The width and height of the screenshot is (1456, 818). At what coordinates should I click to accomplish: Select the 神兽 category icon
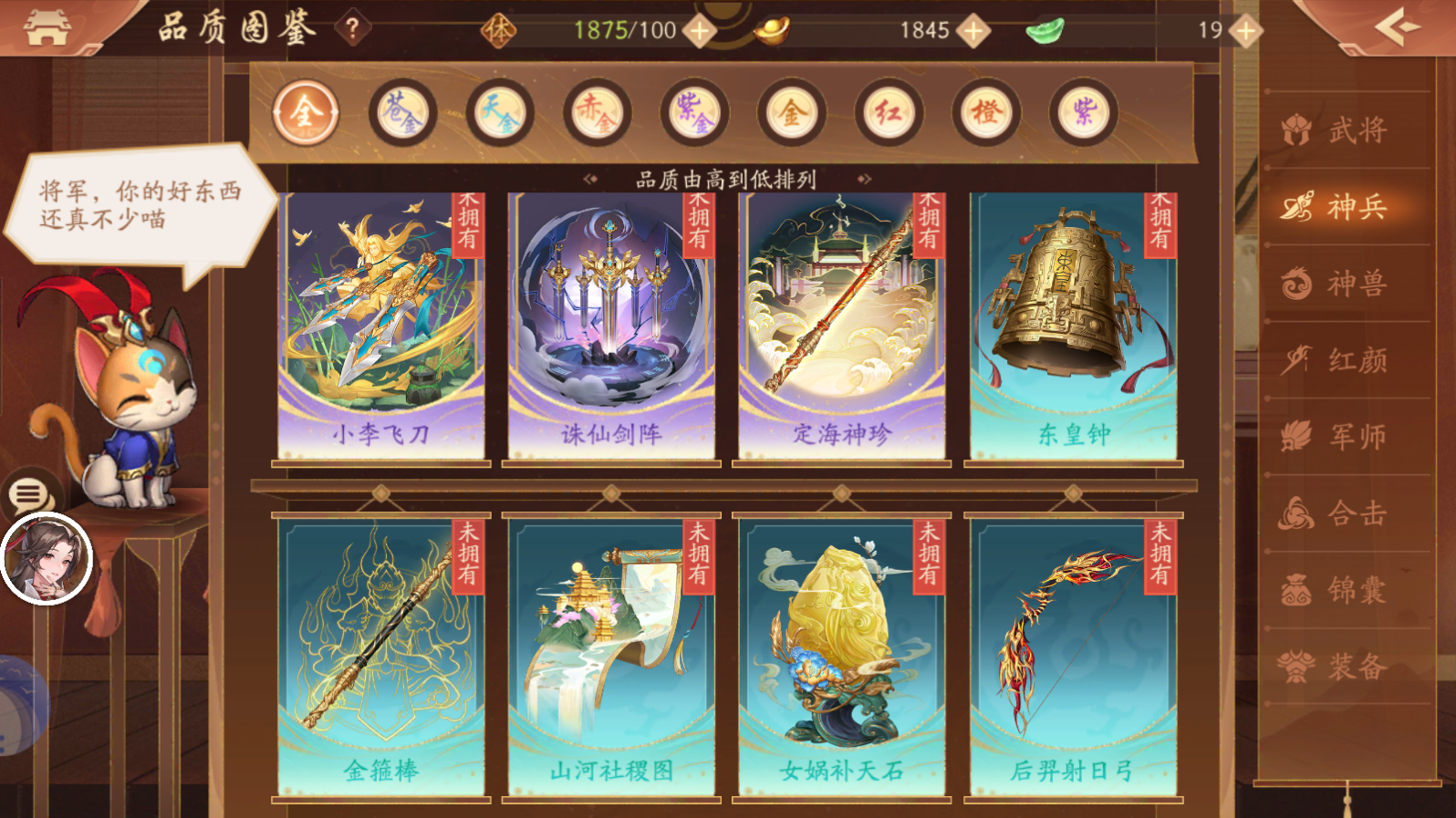1345,285
